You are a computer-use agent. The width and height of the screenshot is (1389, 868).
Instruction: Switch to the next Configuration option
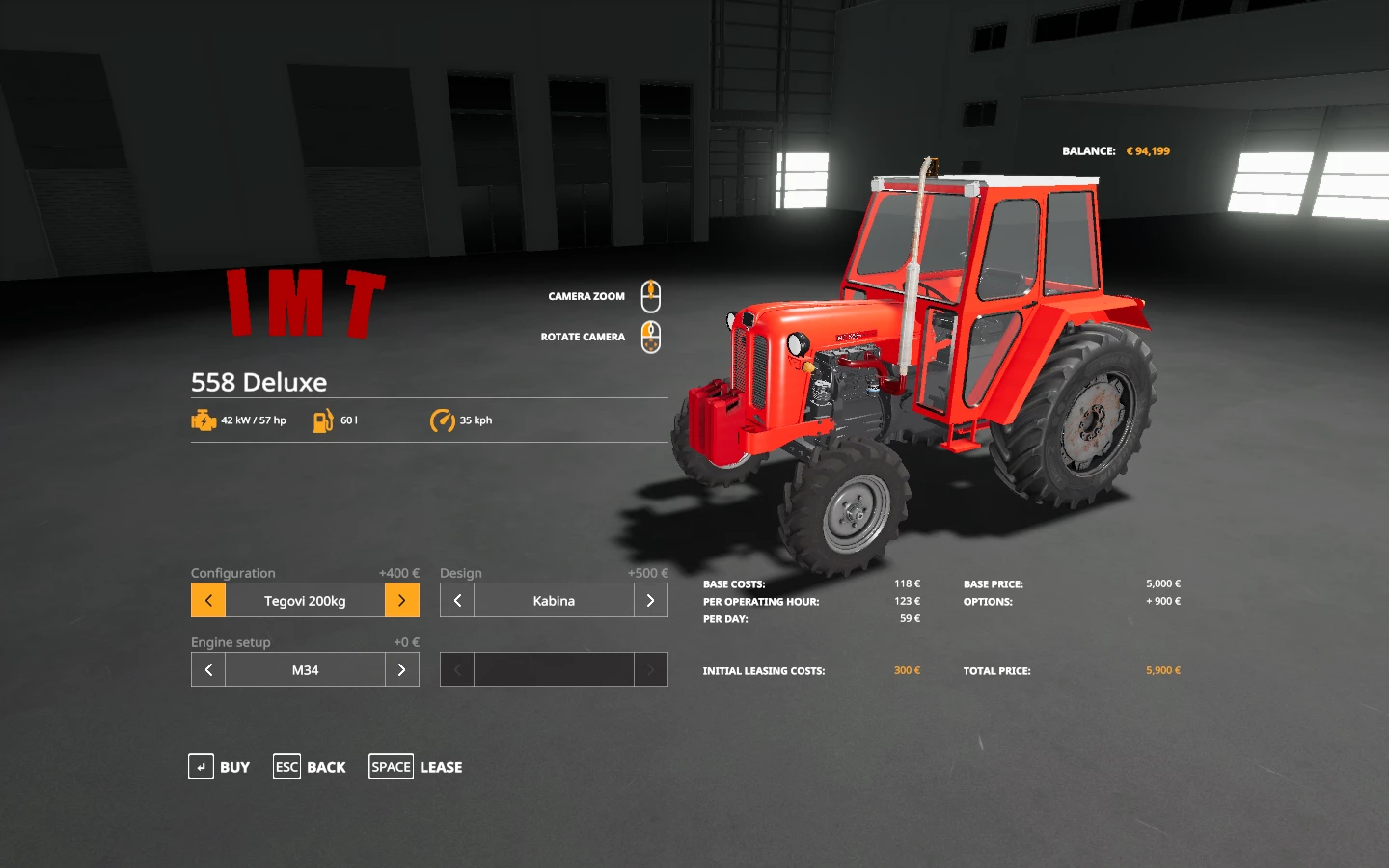pyautogui.click(x=402, y=599)
